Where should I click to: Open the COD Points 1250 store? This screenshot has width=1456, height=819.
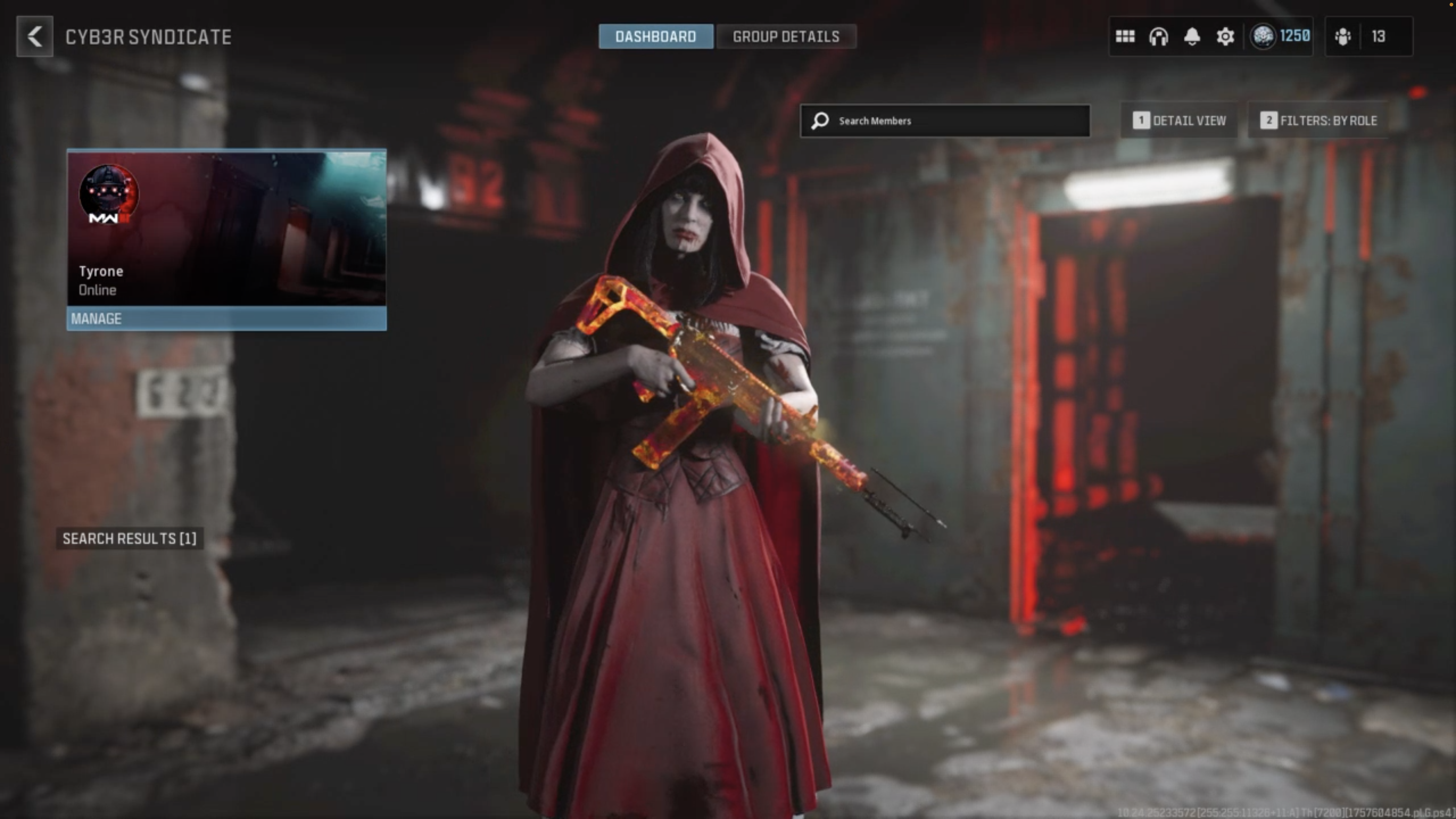tap(1280, 37)
